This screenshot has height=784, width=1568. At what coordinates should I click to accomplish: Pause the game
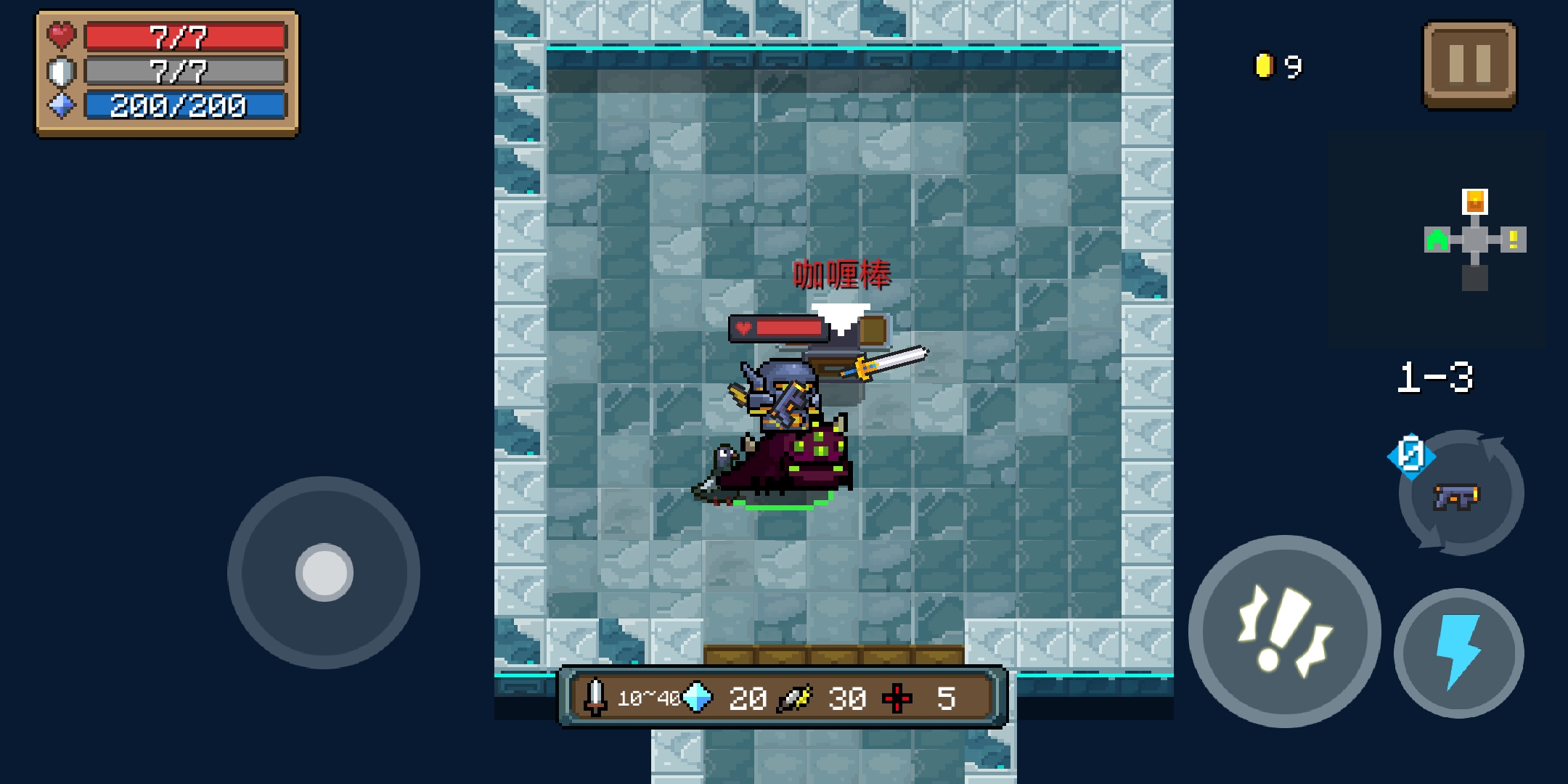(1469, 64)
